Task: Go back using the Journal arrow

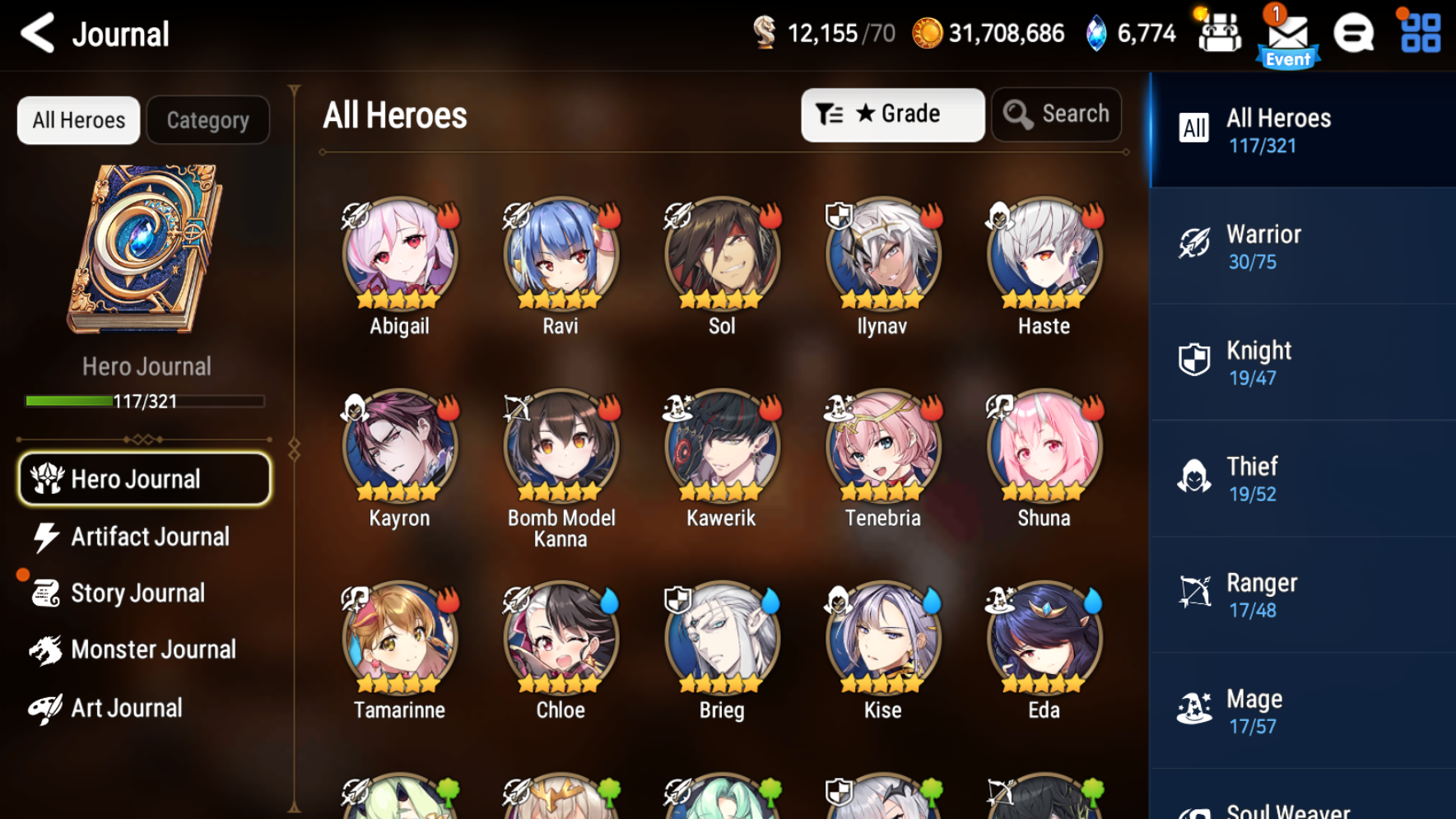Action: tap(38, 34)
